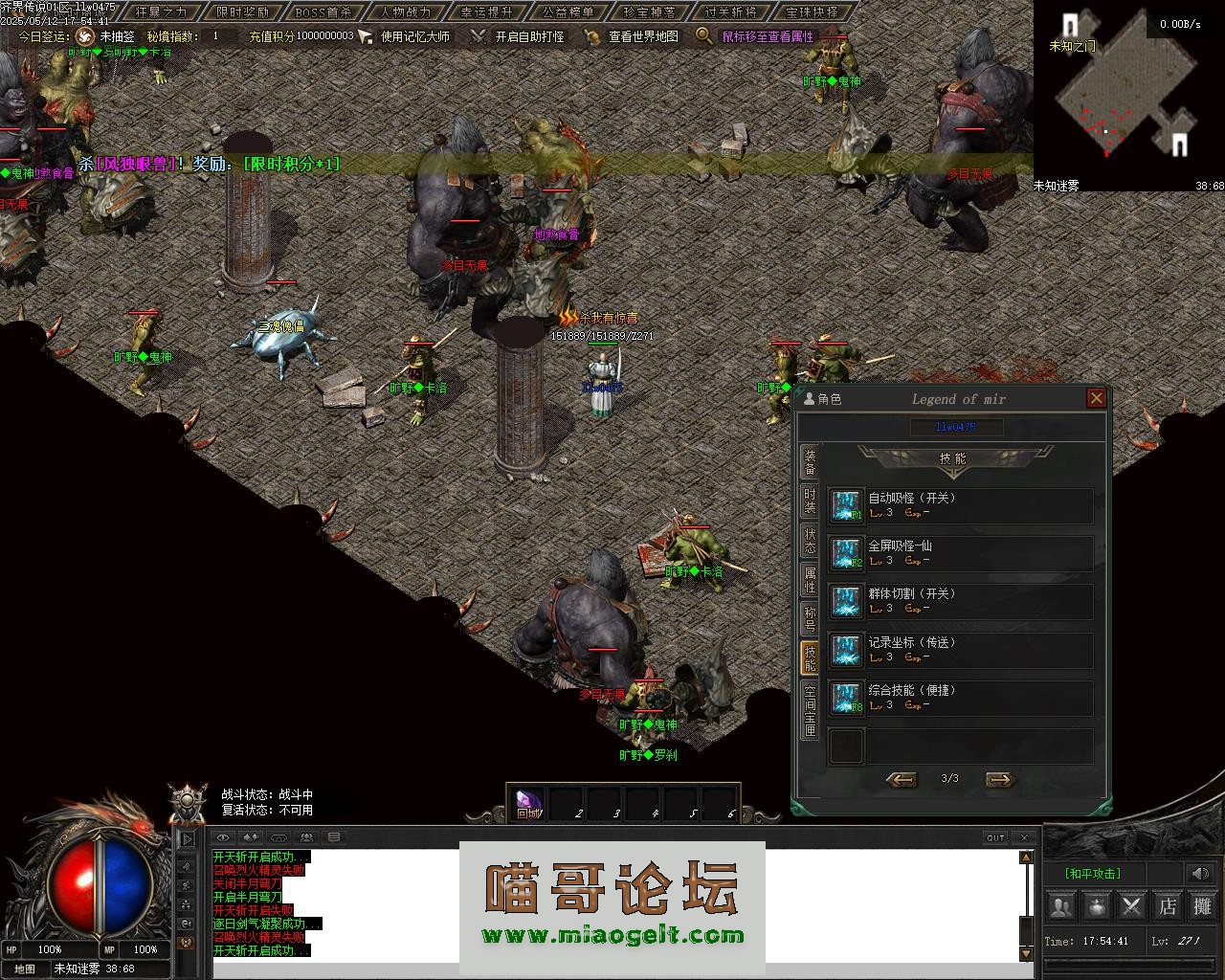
Task: Open the BOSS首杀 menu
Action: tap(323, 12)
